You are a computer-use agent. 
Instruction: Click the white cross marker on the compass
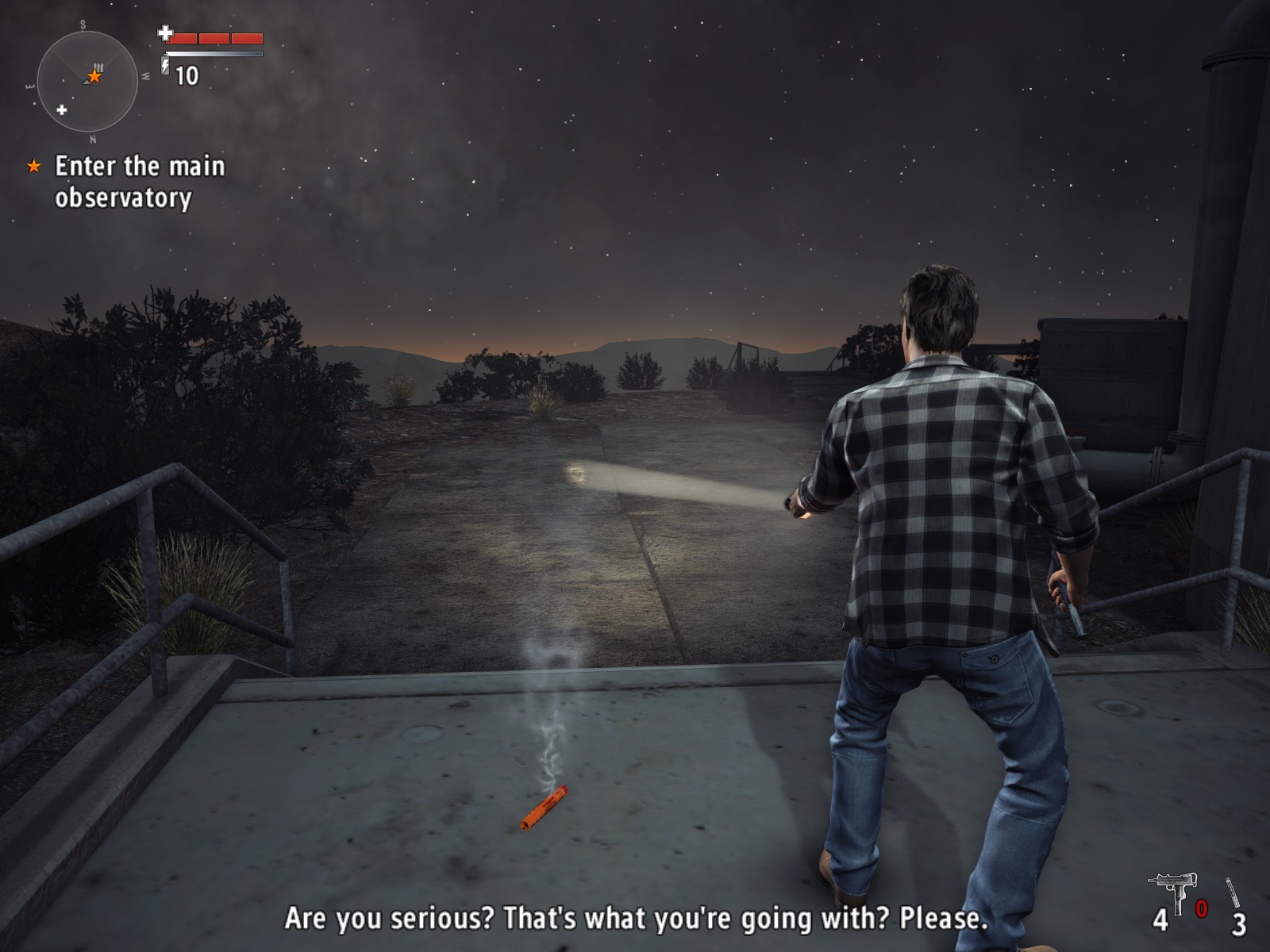point(62,109)
